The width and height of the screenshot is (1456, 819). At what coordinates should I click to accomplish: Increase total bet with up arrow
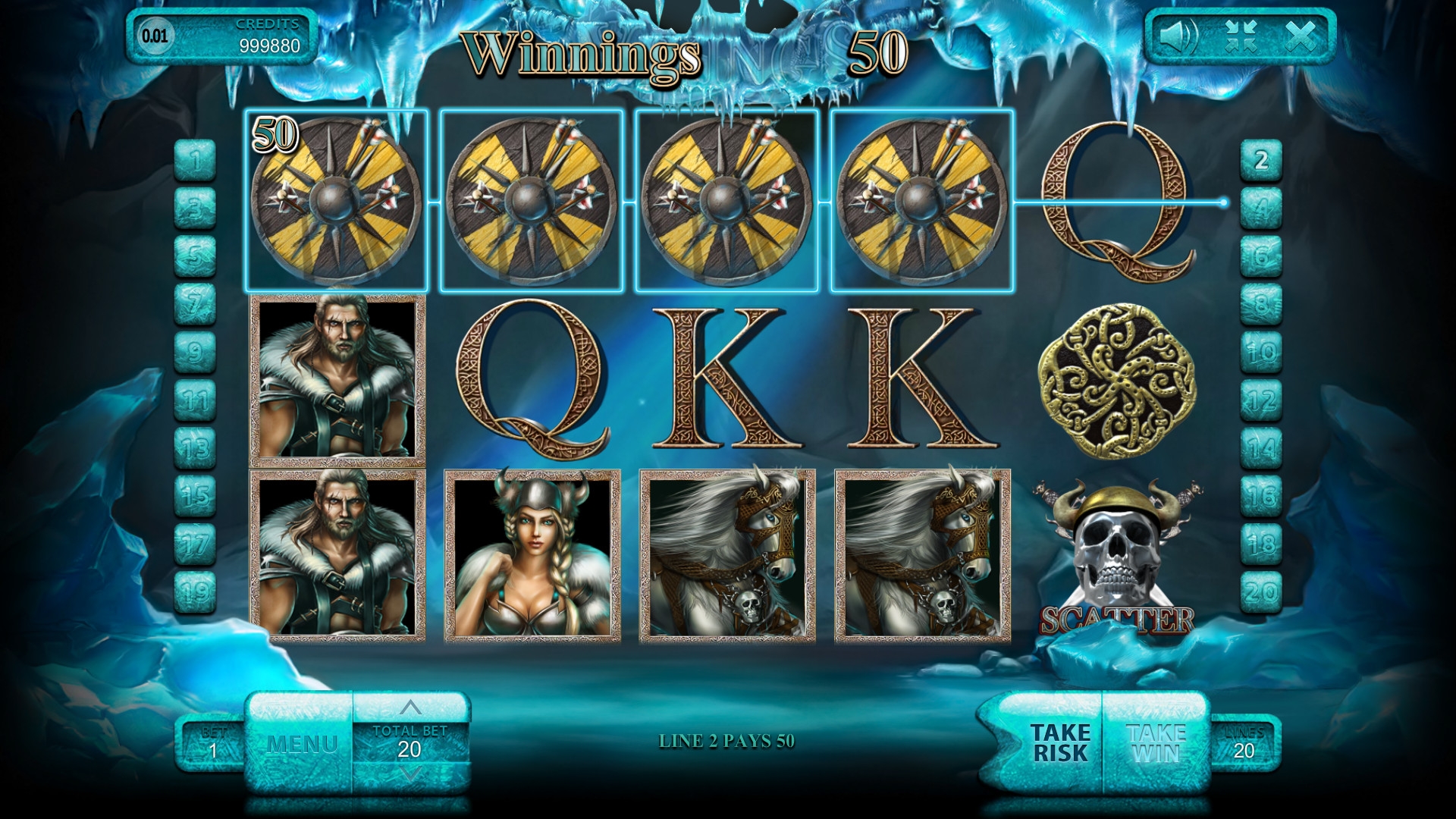click(410, 708)
